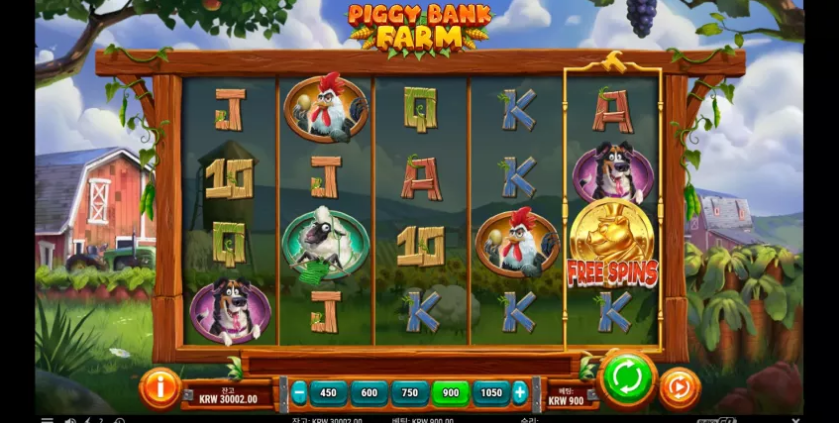This screenshot has height=423, width=839.
Task: Start autoplay with the orange play button
Action: pos(679,387)
